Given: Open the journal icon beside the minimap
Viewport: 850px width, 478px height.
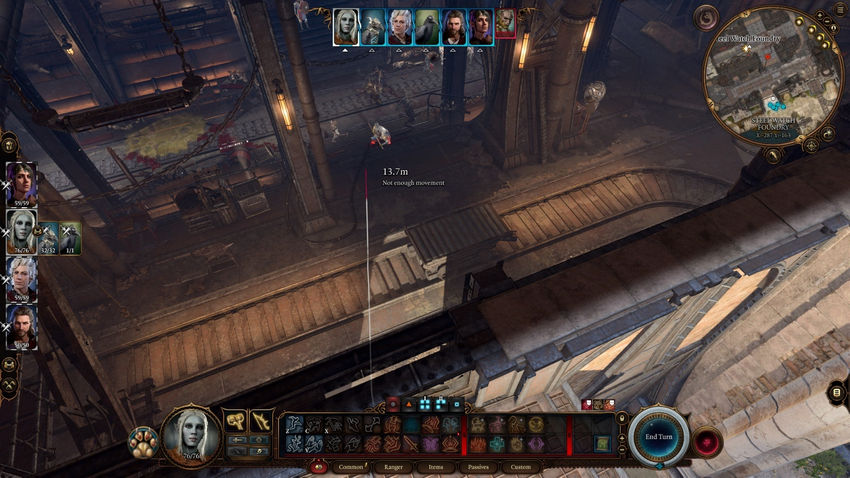Looking at the screenshot, I should [838, 10].
